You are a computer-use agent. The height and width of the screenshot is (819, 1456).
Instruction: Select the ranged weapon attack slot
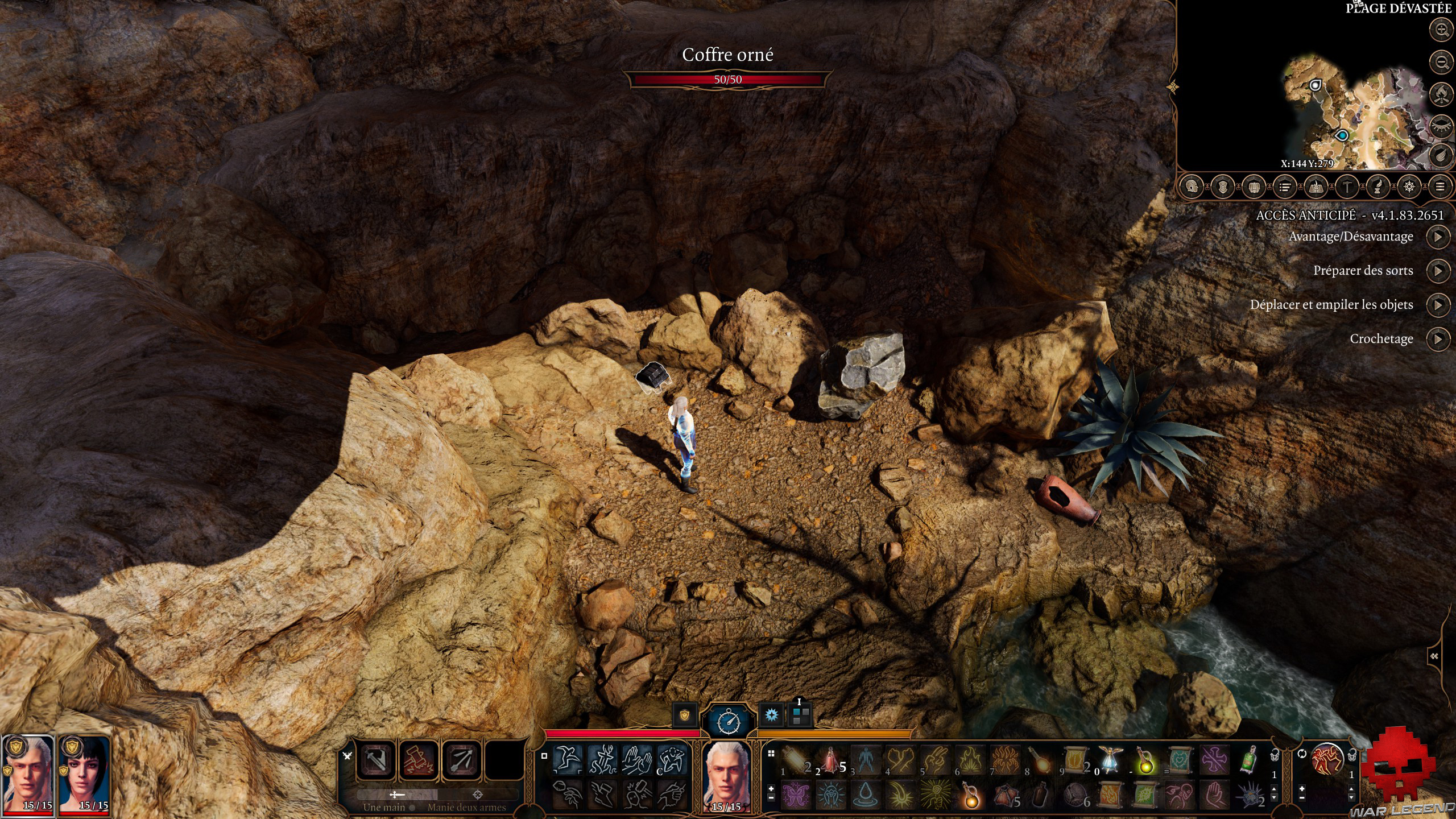[x=462, y=761]
